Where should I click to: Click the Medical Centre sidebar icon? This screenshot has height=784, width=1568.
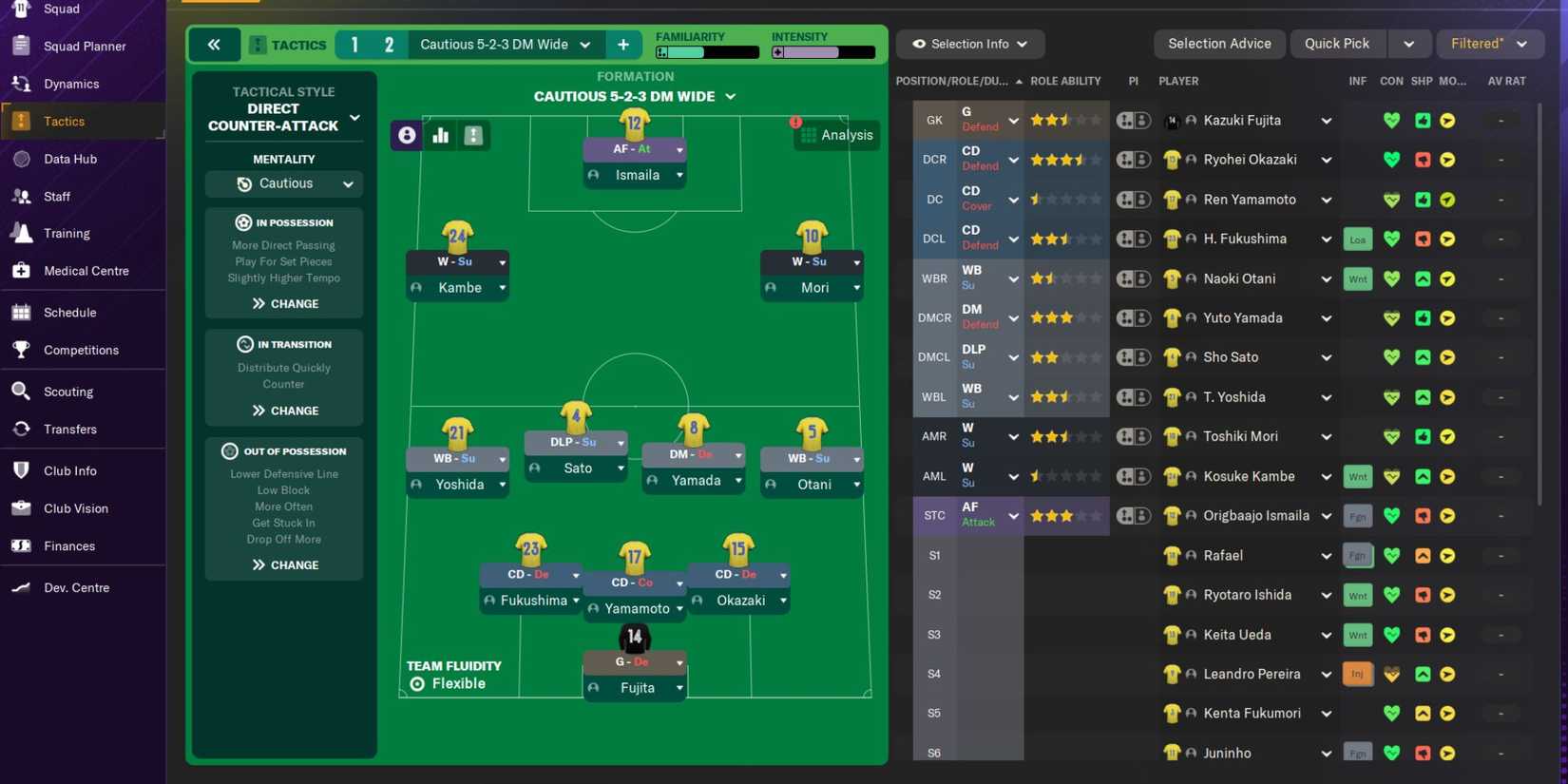pyautogui.click(x=21, y=271)
